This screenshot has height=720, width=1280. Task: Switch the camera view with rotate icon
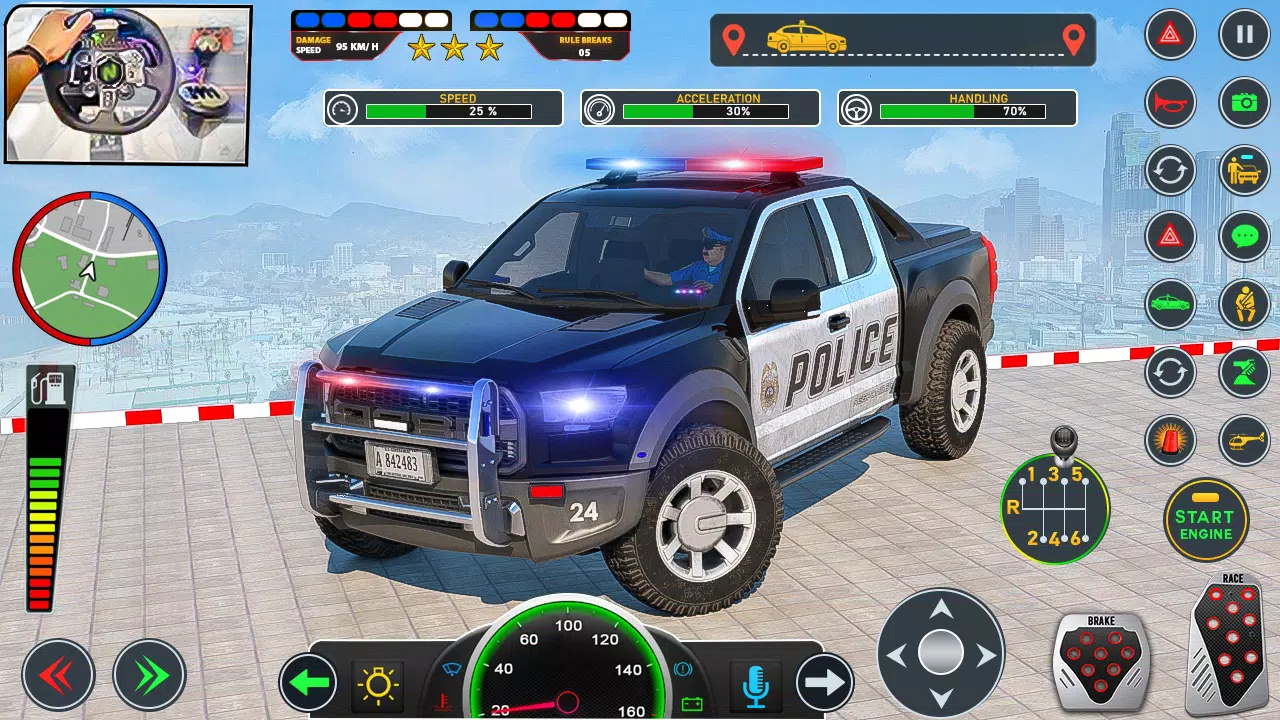tap(1170, 170)
